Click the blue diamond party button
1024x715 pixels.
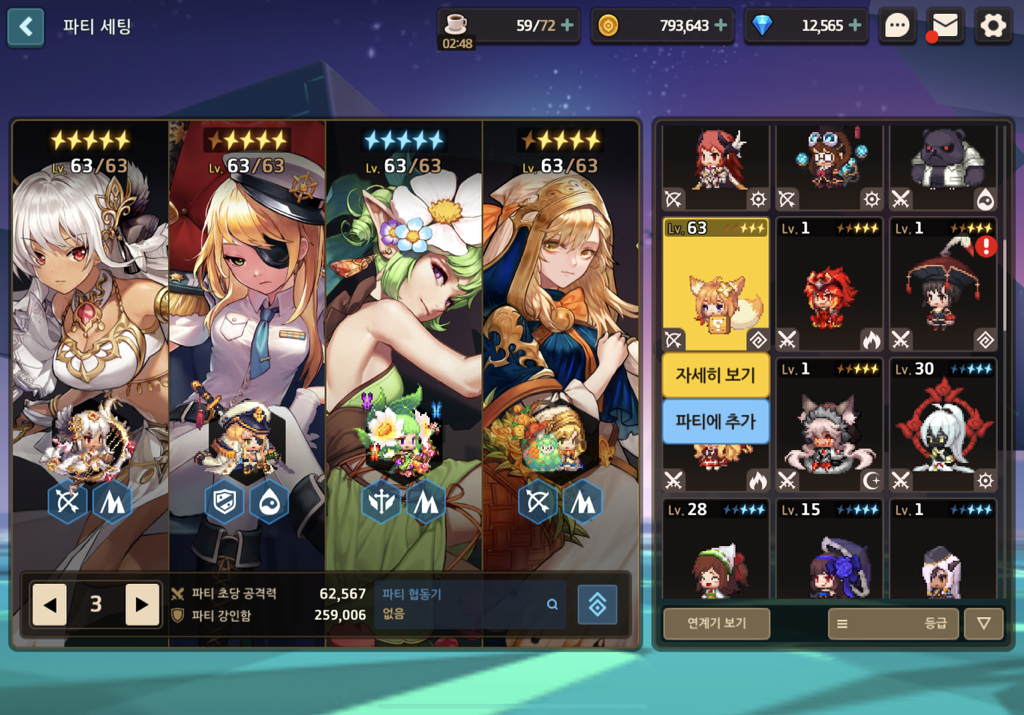click(597, 604)
